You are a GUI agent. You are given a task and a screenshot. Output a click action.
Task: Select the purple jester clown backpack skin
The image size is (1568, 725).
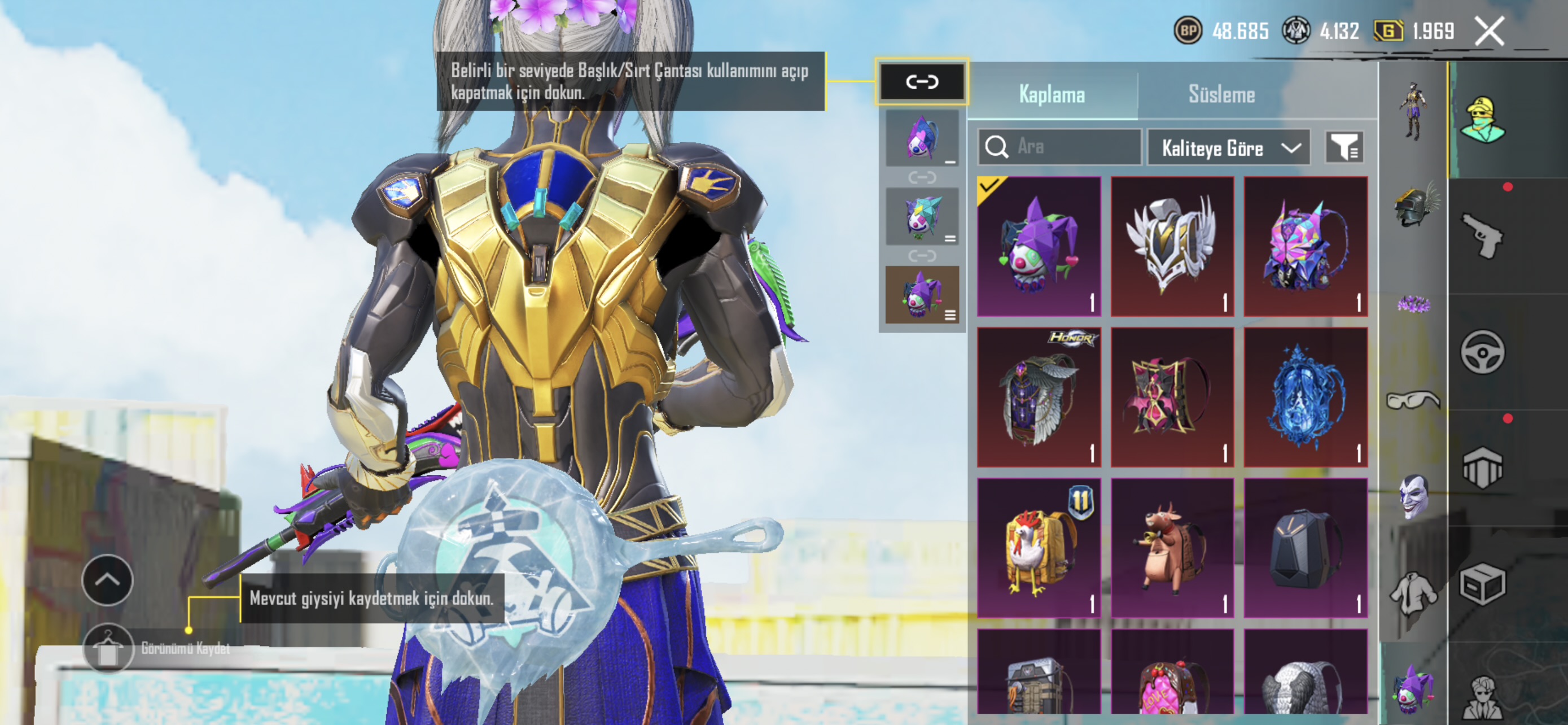[1039, 247]
